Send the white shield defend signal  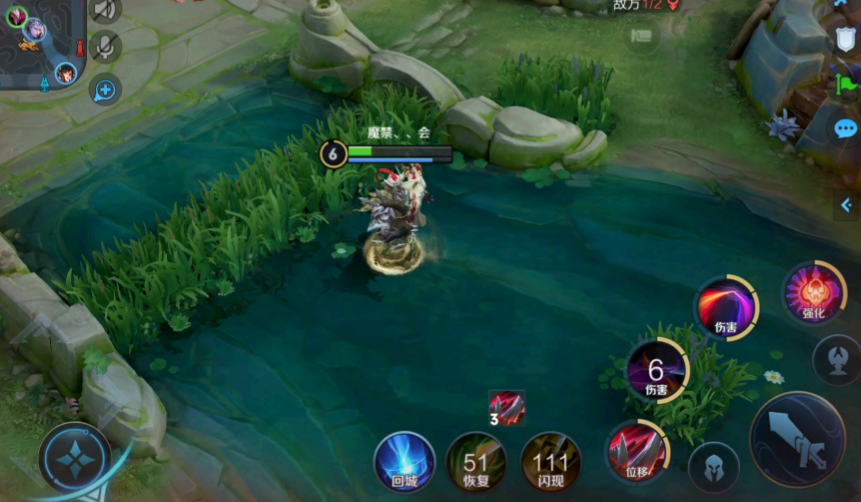point(846,40)
